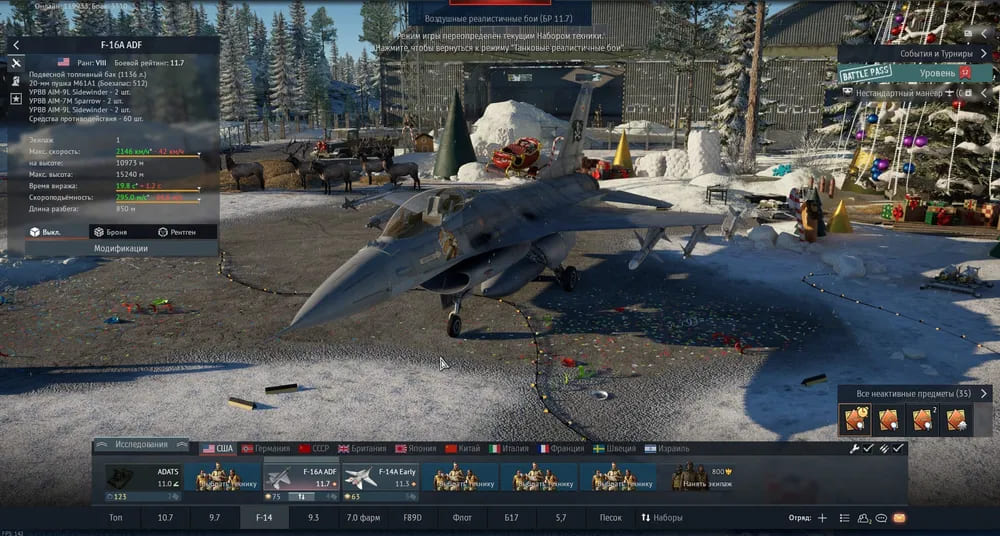Open the Швеция nation tab

point(613,449)
